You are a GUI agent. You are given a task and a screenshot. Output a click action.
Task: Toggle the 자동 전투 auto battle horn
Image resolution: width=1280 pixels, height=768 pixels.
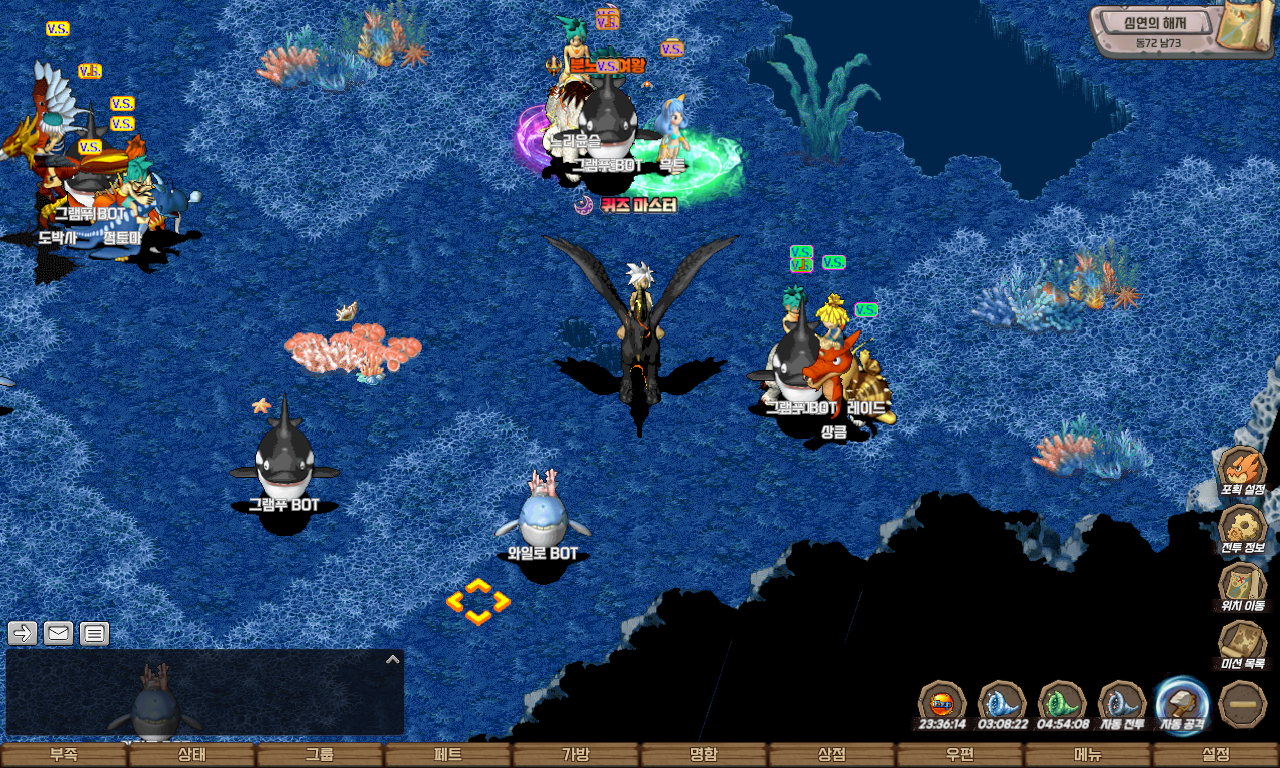[x=1122, y=702]
